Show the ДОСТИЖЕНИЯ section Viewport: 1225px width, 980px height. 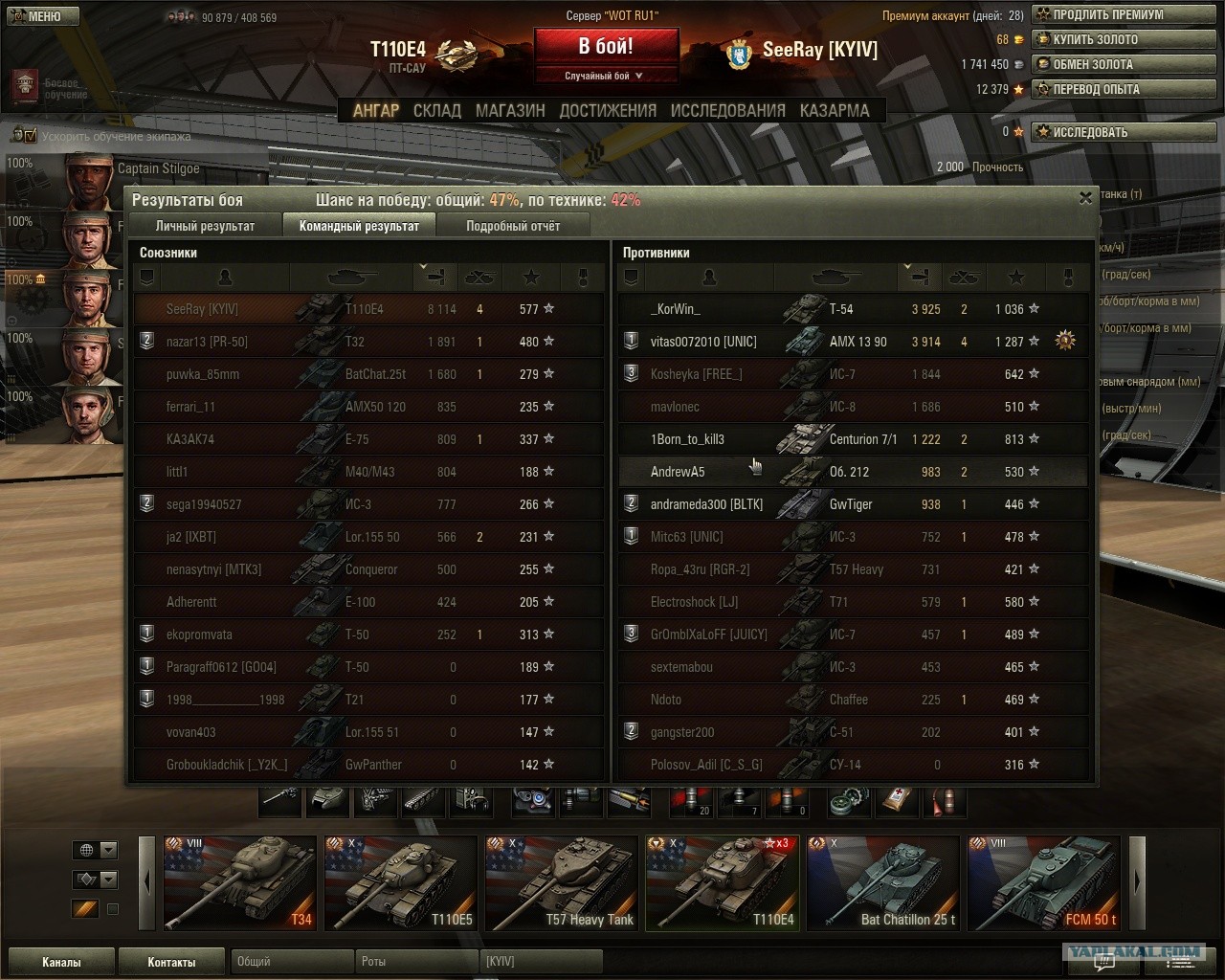point(608,111)
